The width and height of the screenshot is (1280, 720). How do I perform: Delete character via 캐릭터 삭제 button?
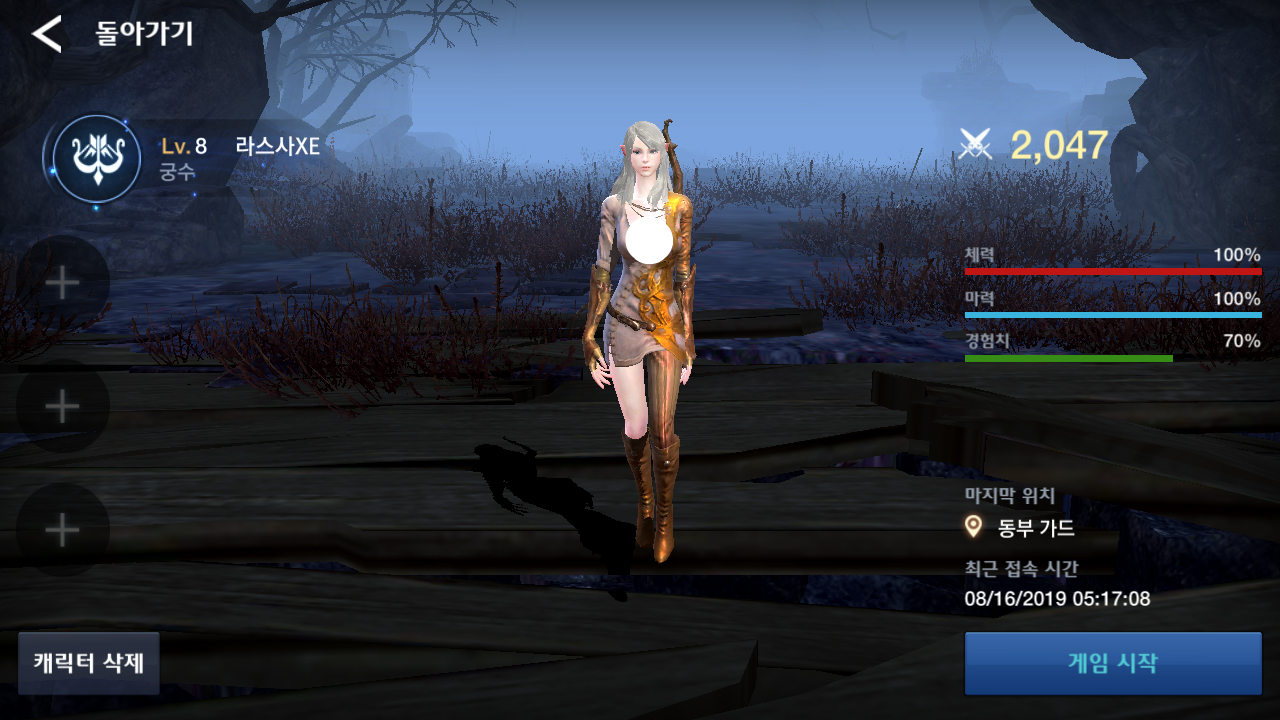tap(89, 663)
